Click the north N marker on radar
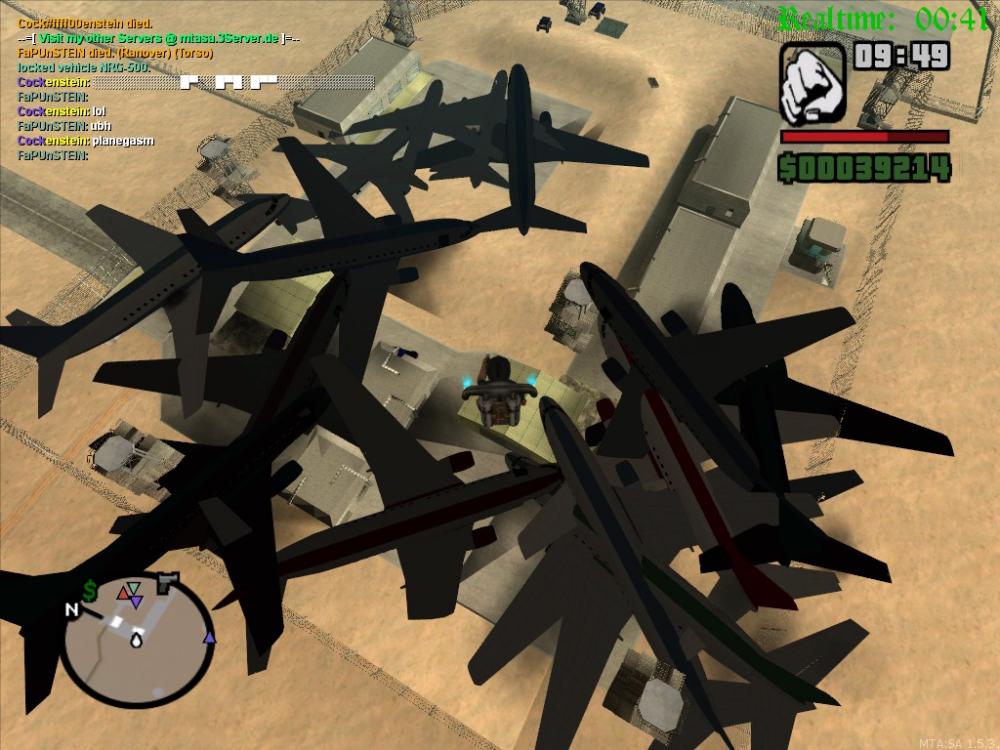 (71, 609)
